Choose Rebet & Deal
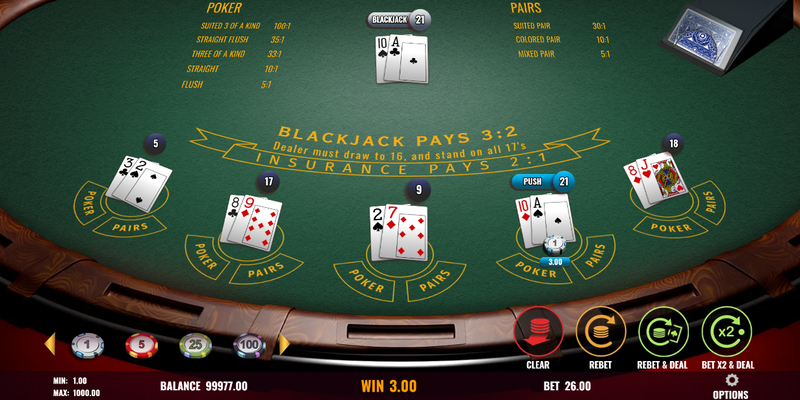Viewport: 800px width, 400px height. 663,332
